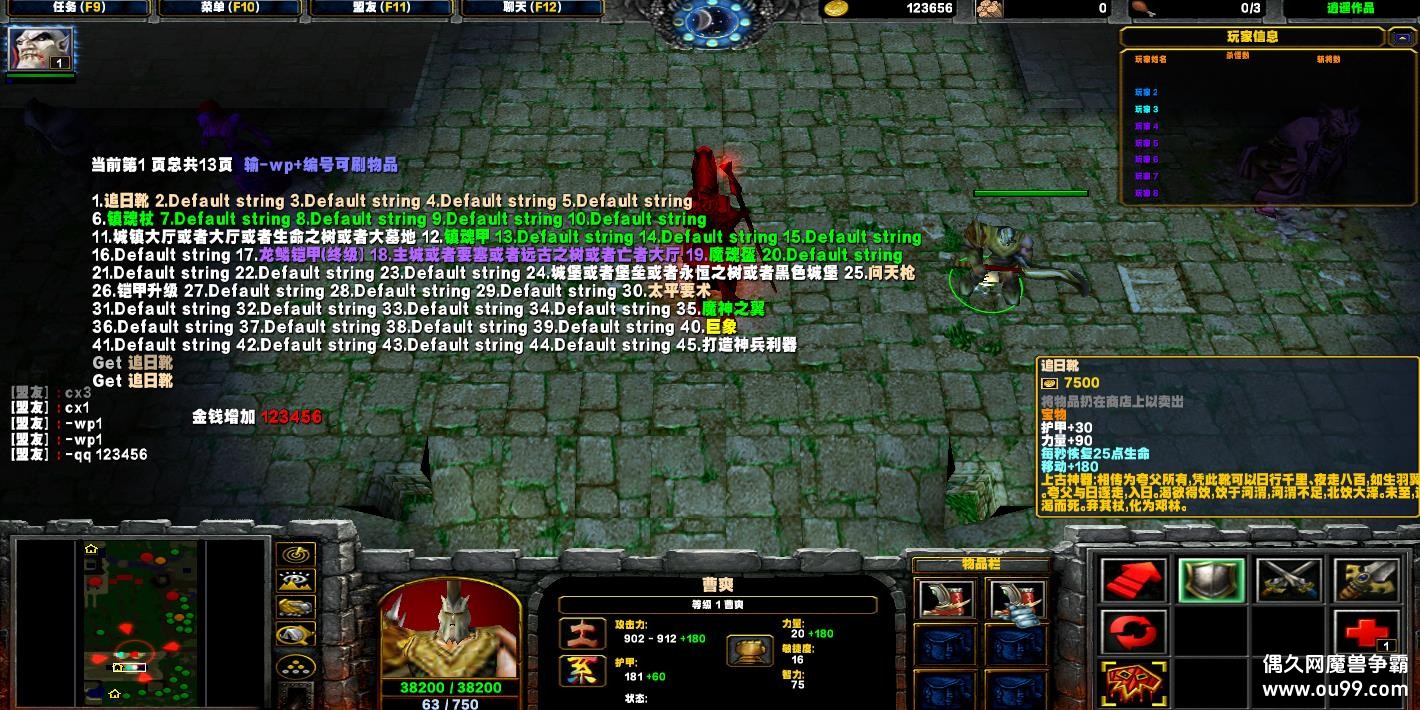Toggle creep camp display on the minimap
The height and width of the screenshot is (710, 1420).
click(x=295, y=635)
